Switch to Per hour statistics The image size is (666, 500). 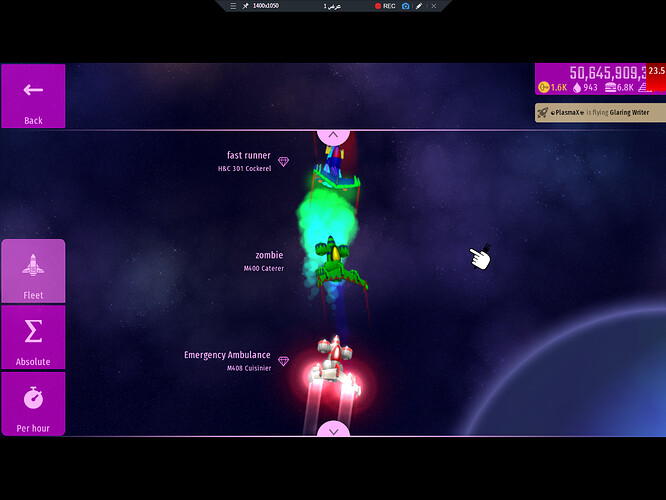pyautogui.click(x=33, y=404)
